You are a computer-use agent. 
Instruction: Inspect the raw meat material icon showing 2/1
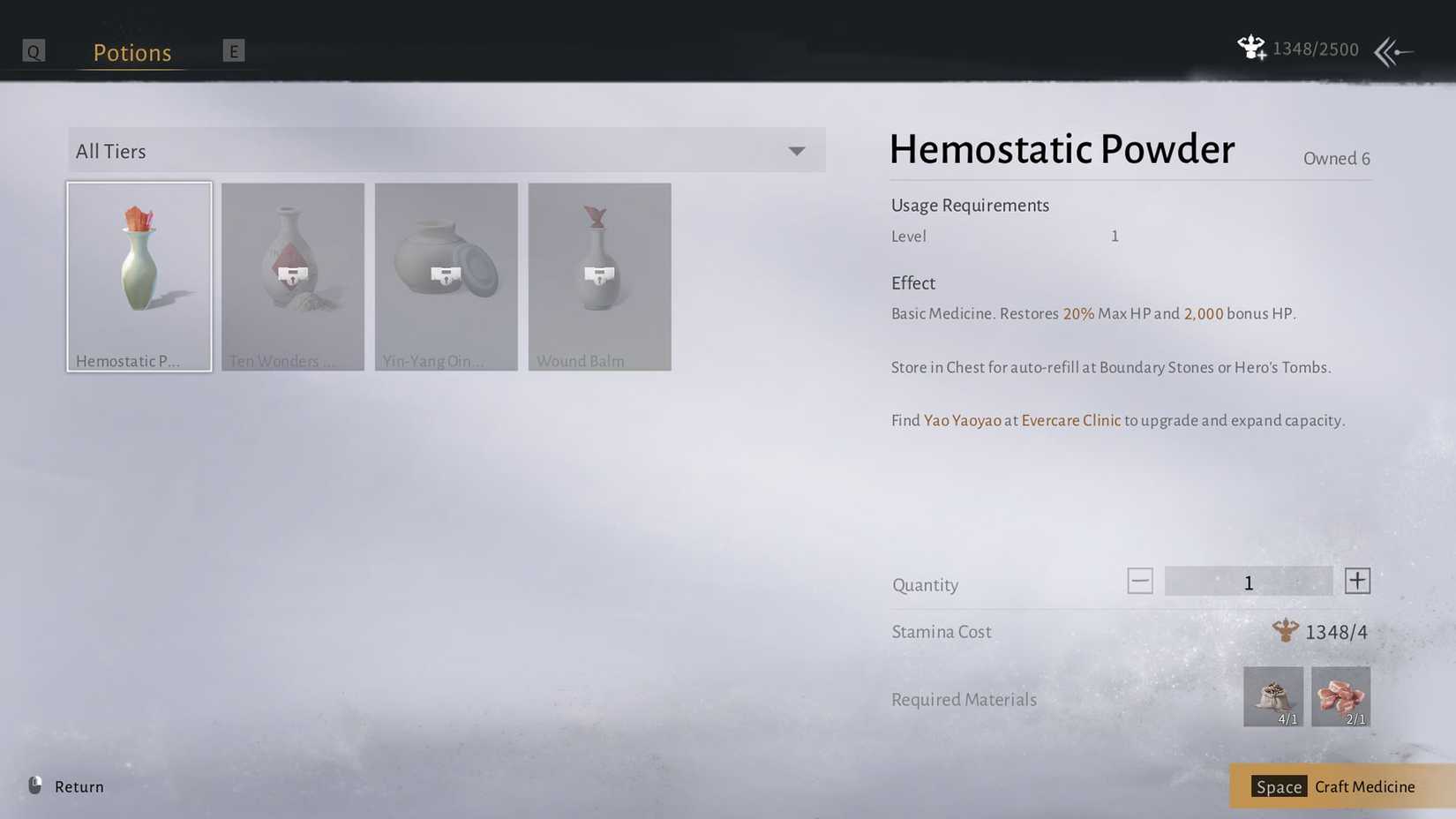point(1340,696)
